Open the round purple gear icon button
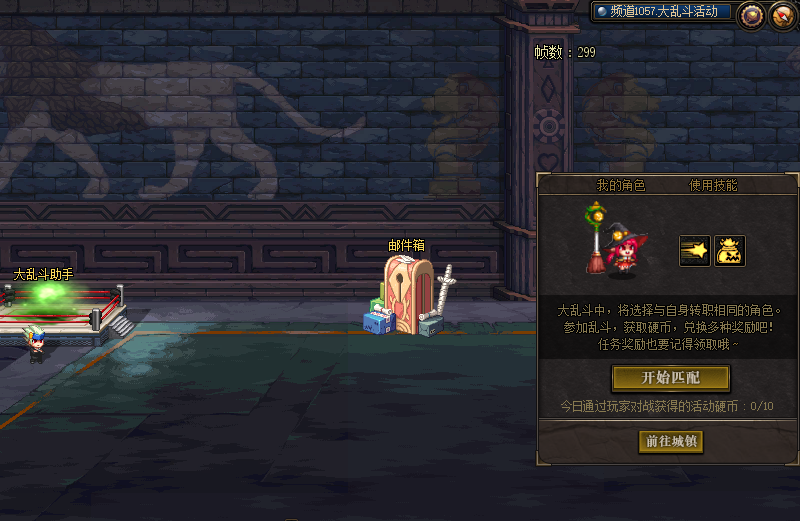The width and height of the screenshot is (800, 521). [751, 14]
